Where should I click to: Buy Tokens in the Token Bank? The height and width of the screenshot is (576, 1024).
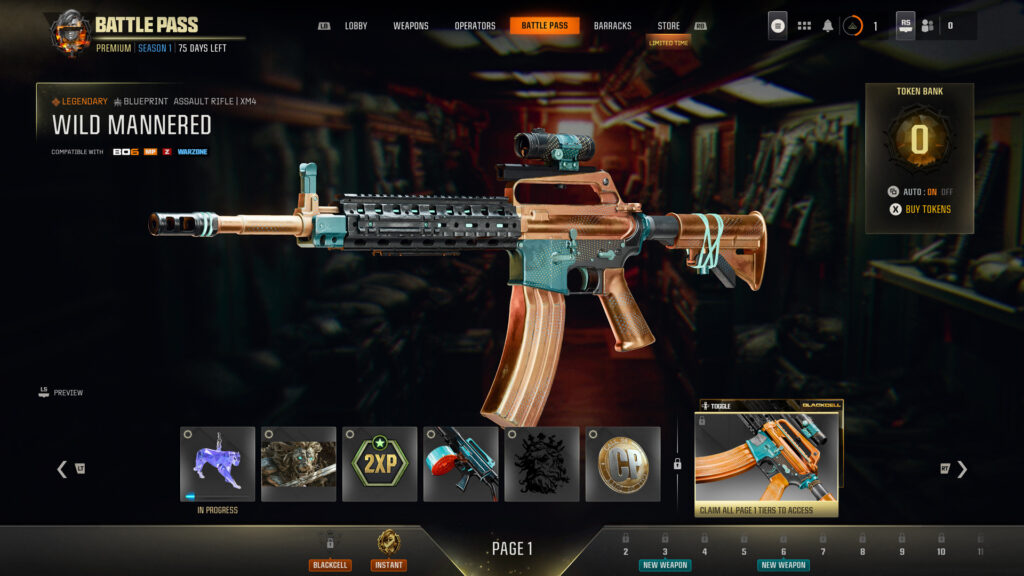[x=919, y=209]
